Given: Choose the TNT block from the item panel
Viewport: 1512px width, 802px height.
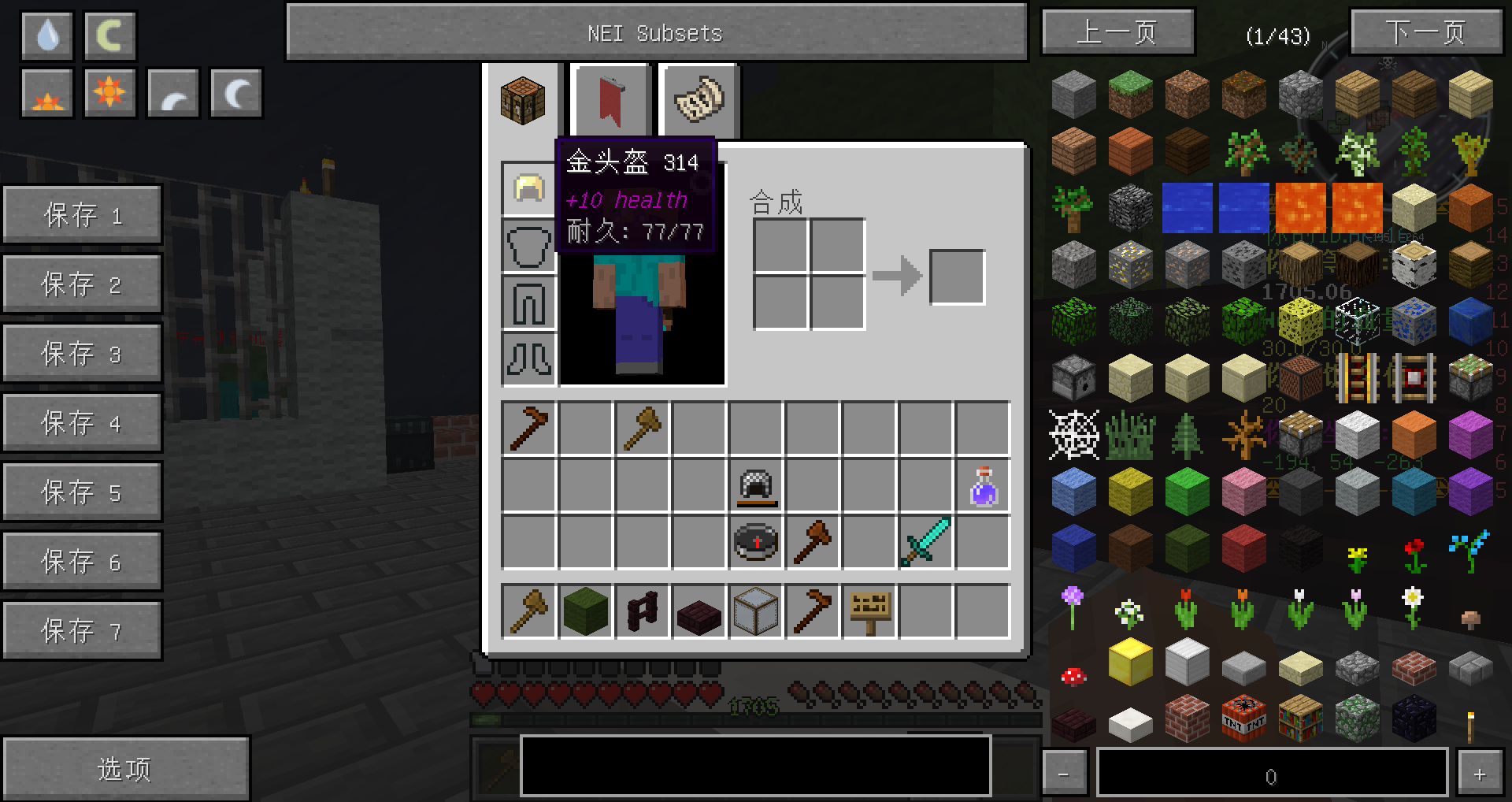Looking at the screenshot, I should tap(1243, 718).
